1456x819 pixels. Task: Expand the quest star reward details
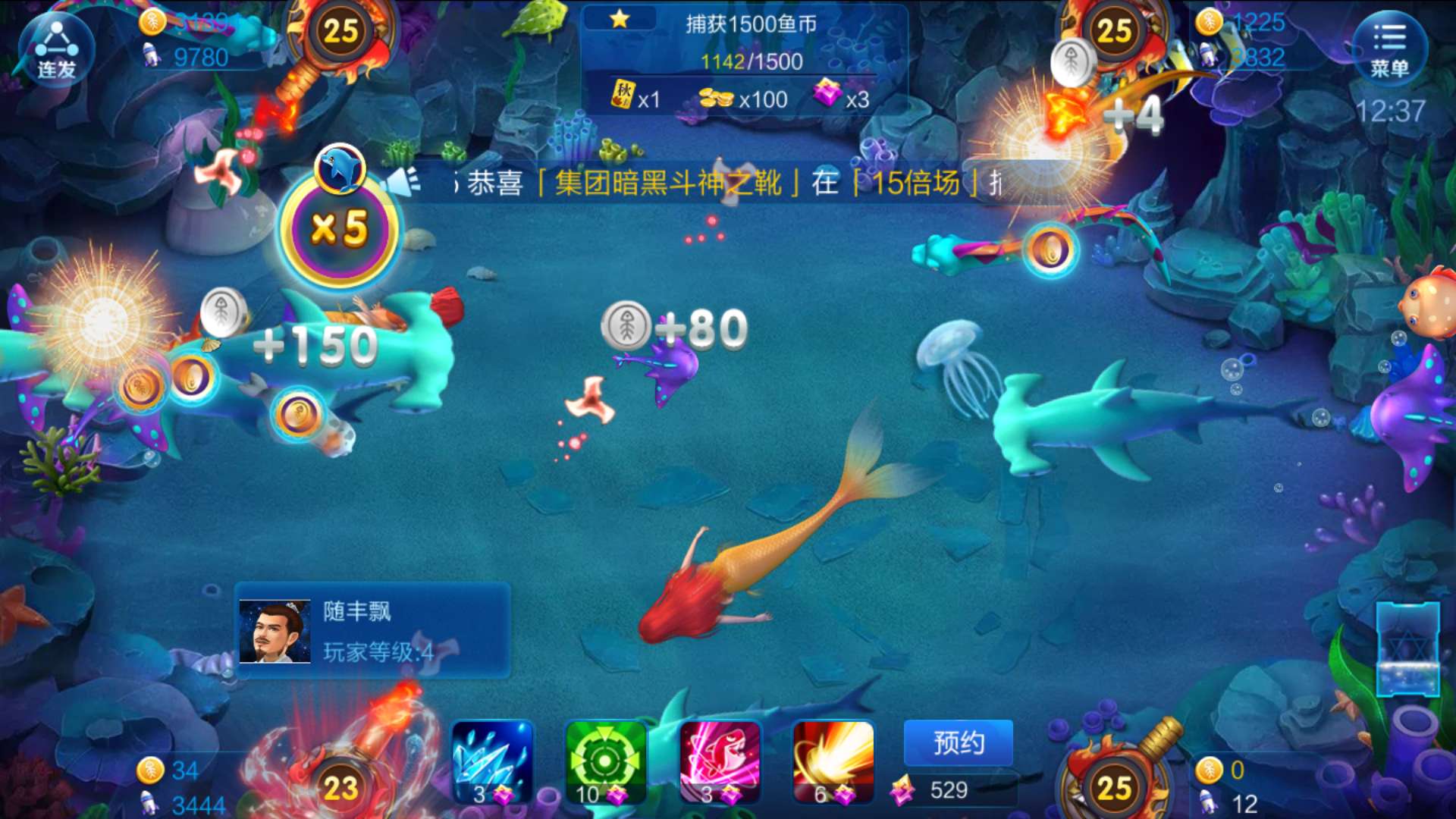[x=622, y=20]
